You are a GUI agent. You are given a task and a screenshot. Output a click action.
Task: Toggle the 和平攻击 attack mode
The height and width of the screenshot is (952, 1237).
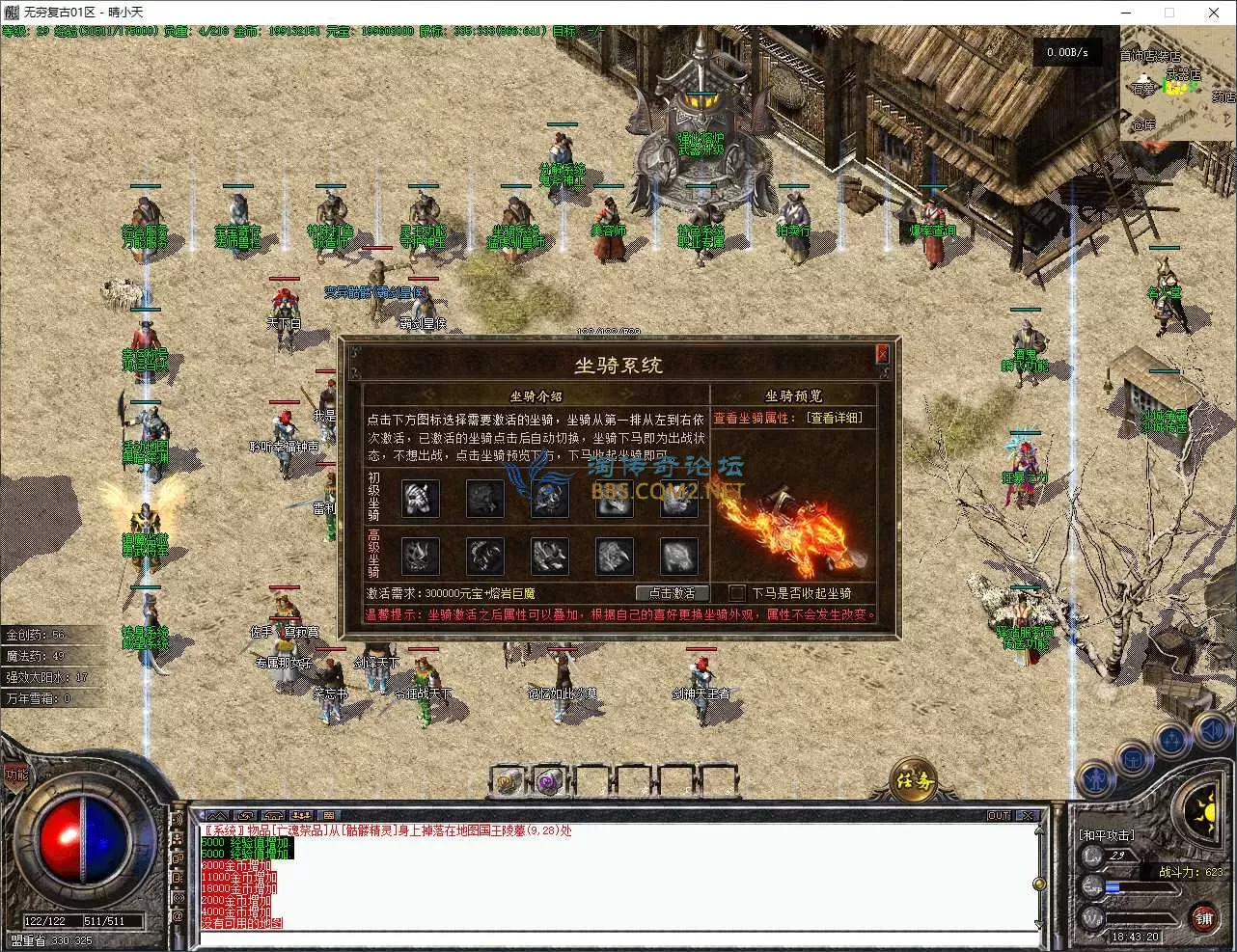point(1107,833)
